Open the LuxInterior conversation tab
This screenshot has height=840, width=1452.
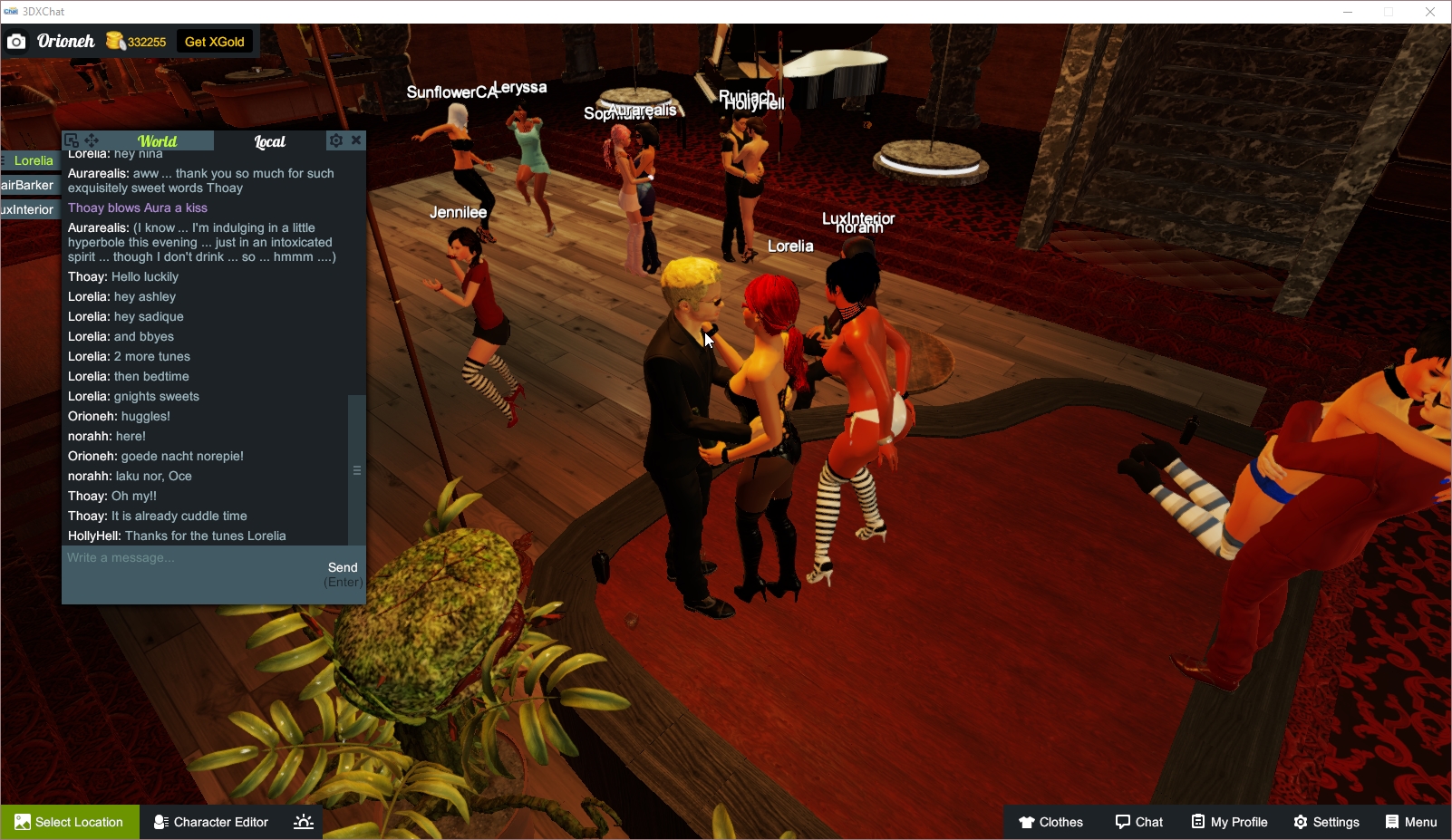[26, 208]
